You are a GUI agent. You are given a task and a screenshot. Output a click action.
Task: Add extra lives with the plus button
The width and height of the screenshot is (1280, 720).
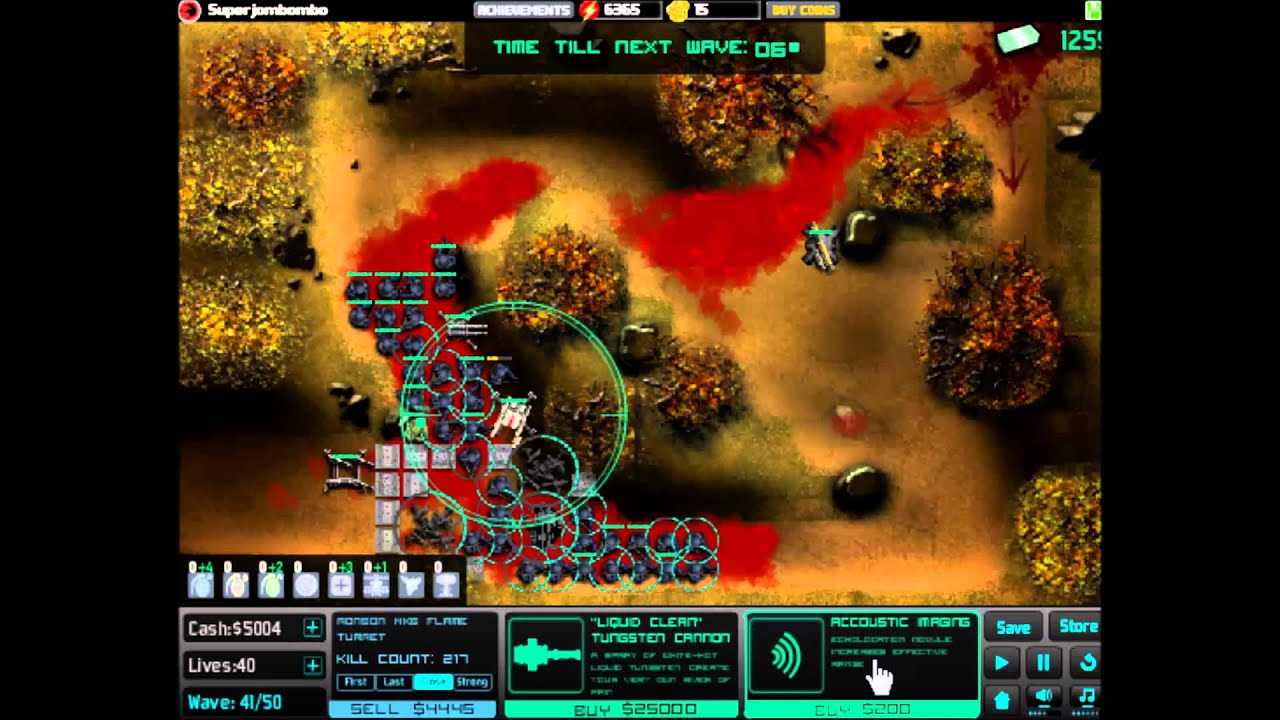click(312, 666)
